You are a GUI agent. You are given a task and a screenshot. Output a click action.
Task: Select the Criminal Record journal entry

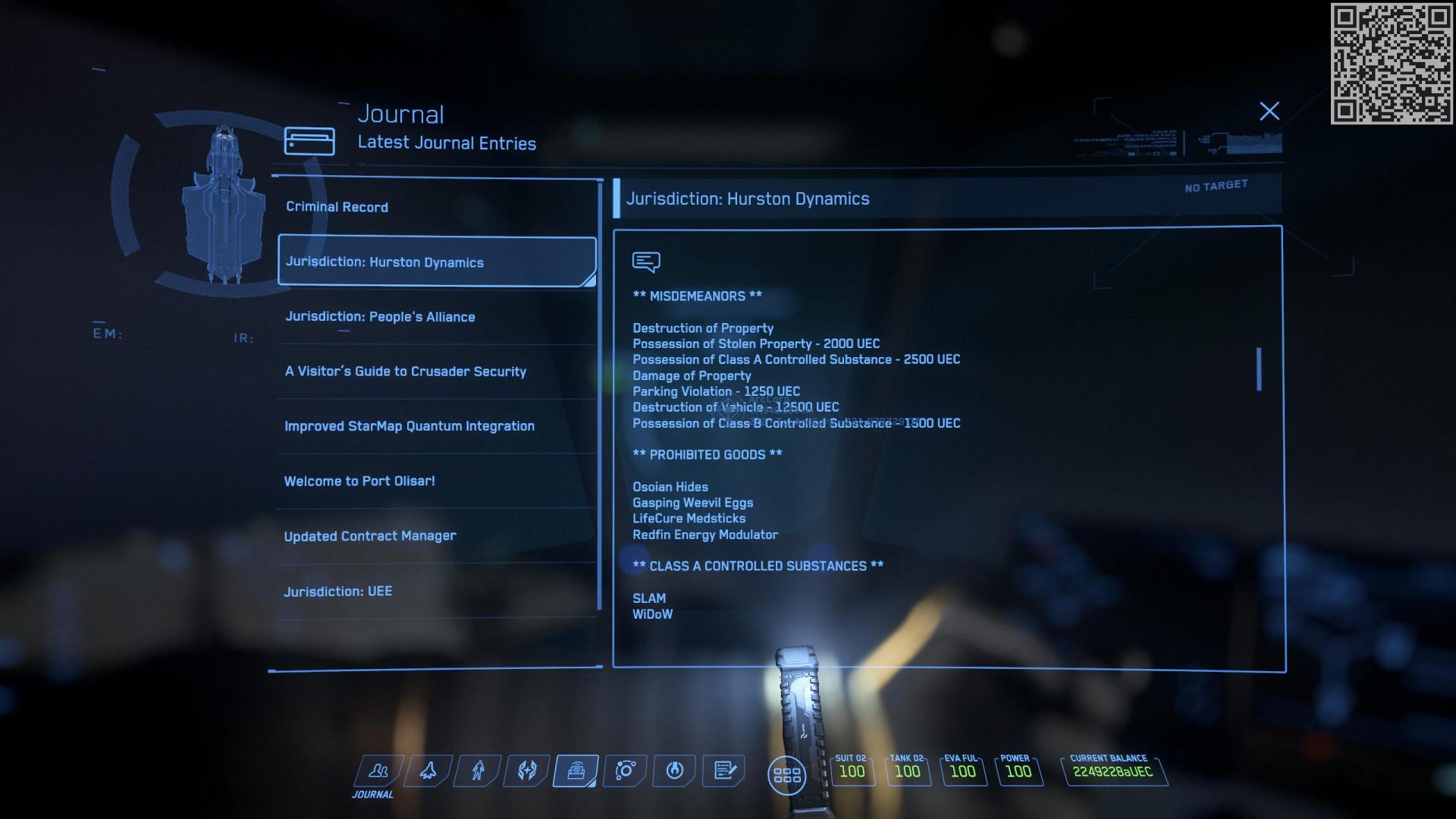337,206
